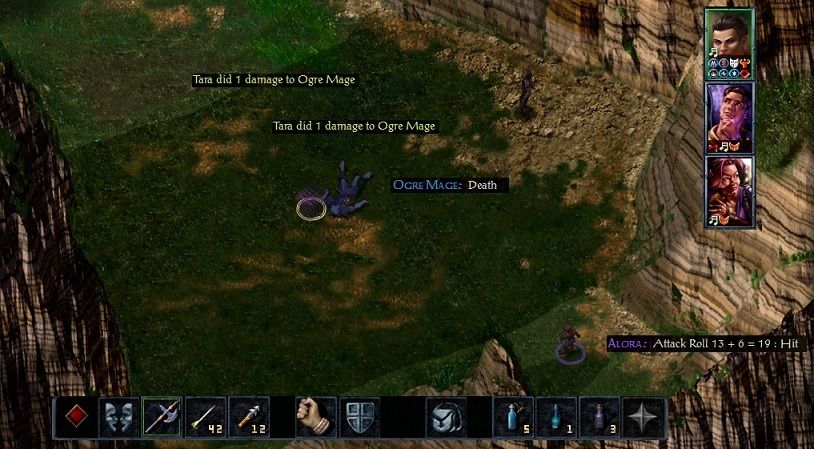Viewport: 814px width, 449px height.
Task: Use the blue potion with 5 remaining
Action: click(513, 416)
